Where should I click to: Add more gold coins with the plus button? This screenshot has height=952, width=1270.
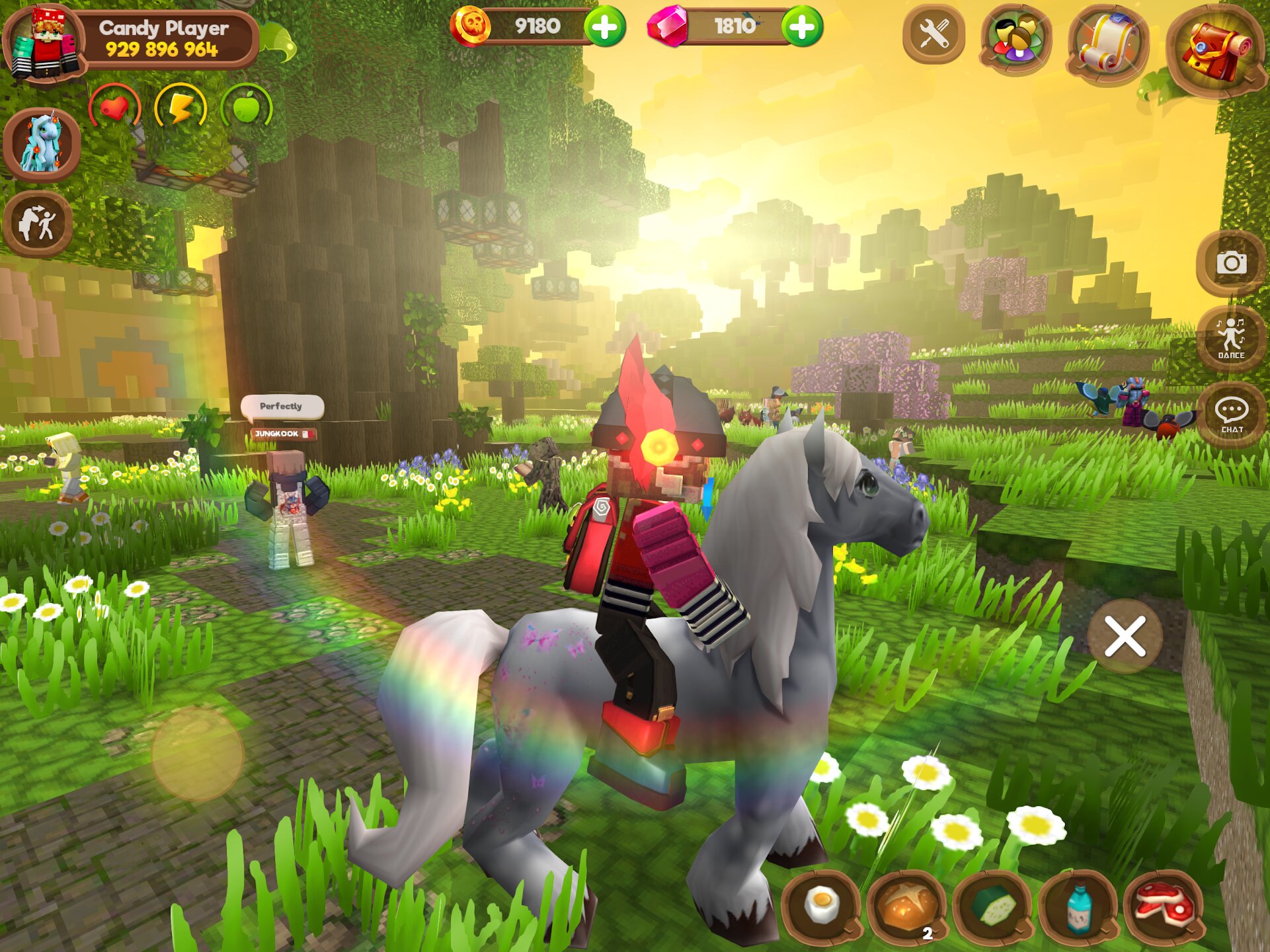[604, 27]
